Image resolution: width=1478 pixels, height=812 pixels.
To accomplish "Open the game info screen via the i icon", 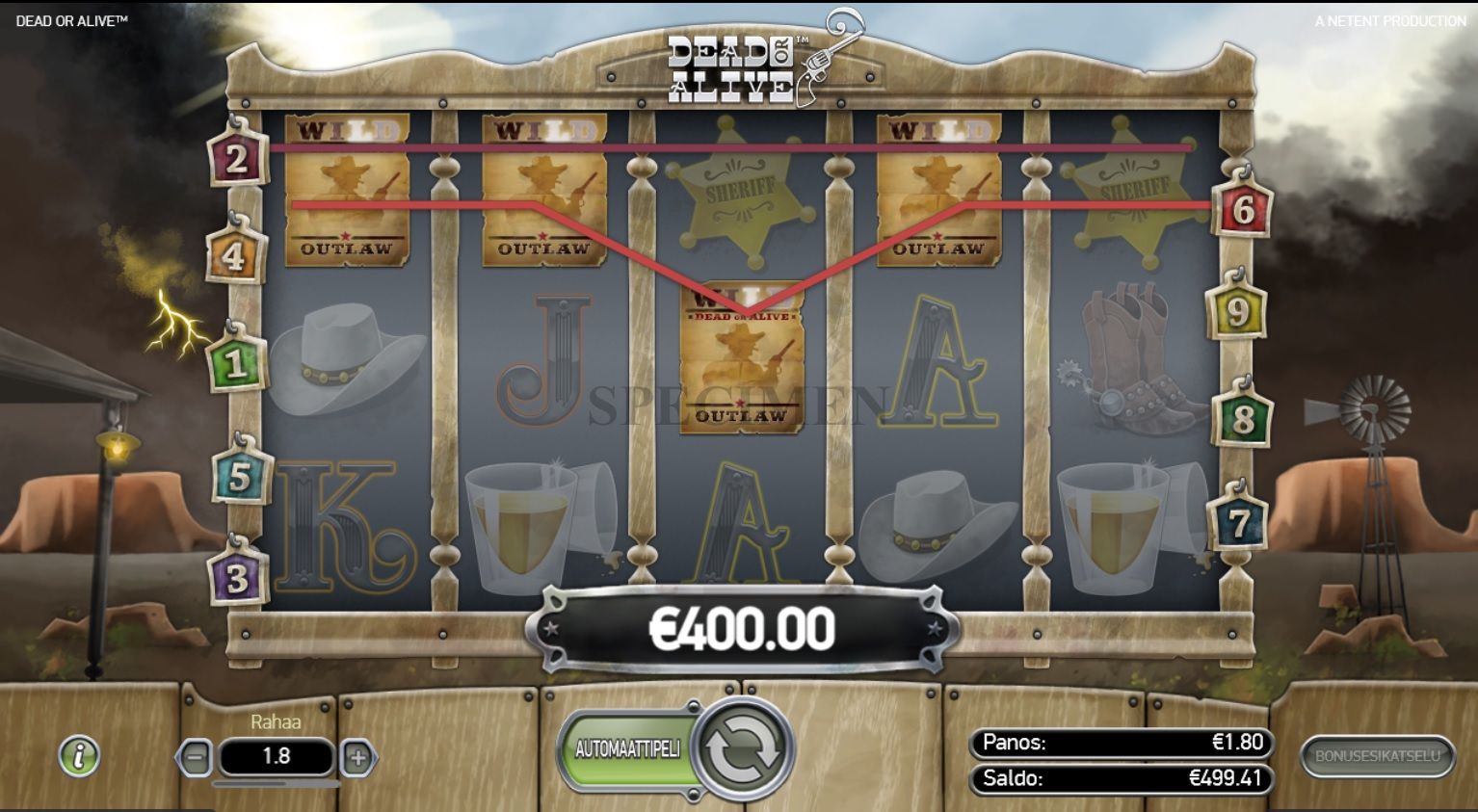I will [79, 756].
